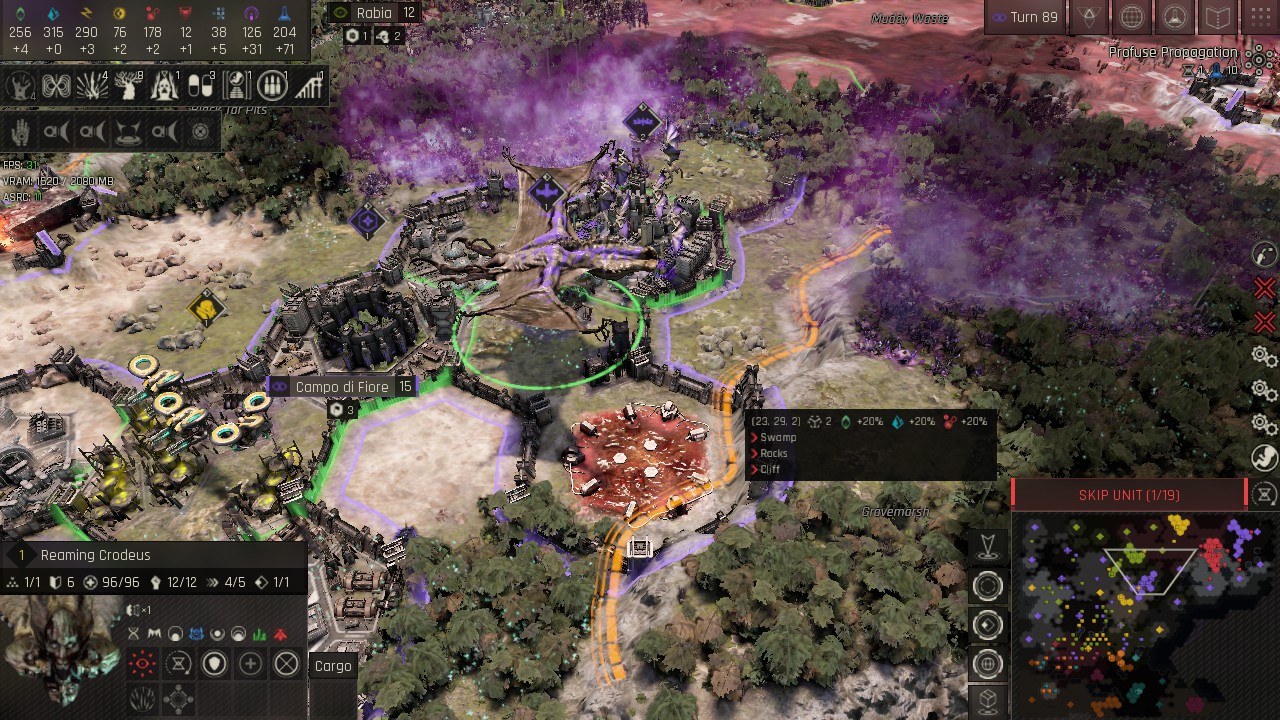The image size is (1280, 720).
Task: Select the shield hold-position action
Action: tap(214, 663)
